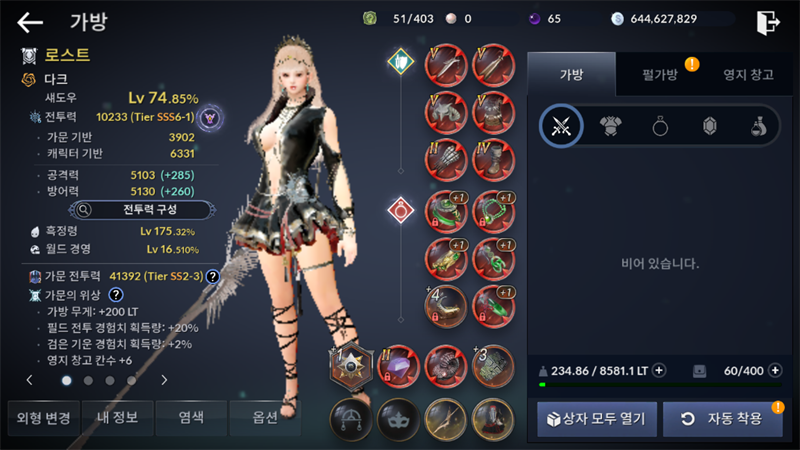800x450 pixels.
Task: Exit via the door icon
Action: (x=767, y=22)
